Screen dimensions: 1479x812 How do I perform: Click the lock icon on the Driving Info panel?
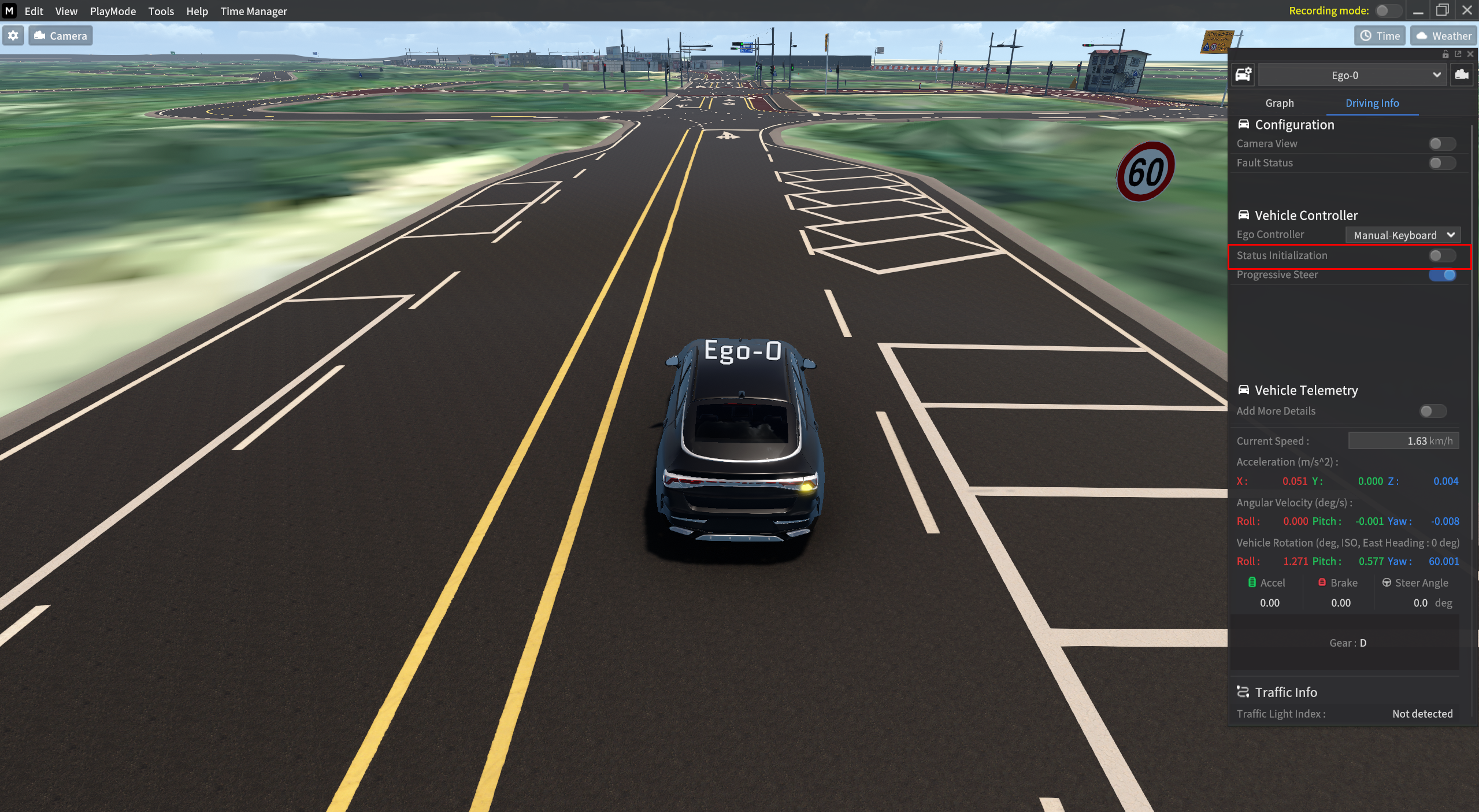click(x=1445, y=54)
